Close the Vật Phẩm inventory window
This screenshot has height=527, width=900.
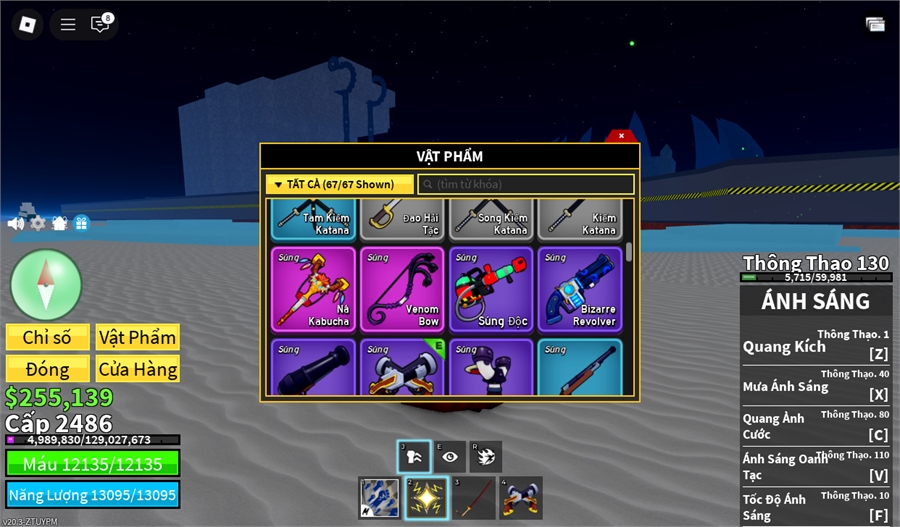point(621,135)
